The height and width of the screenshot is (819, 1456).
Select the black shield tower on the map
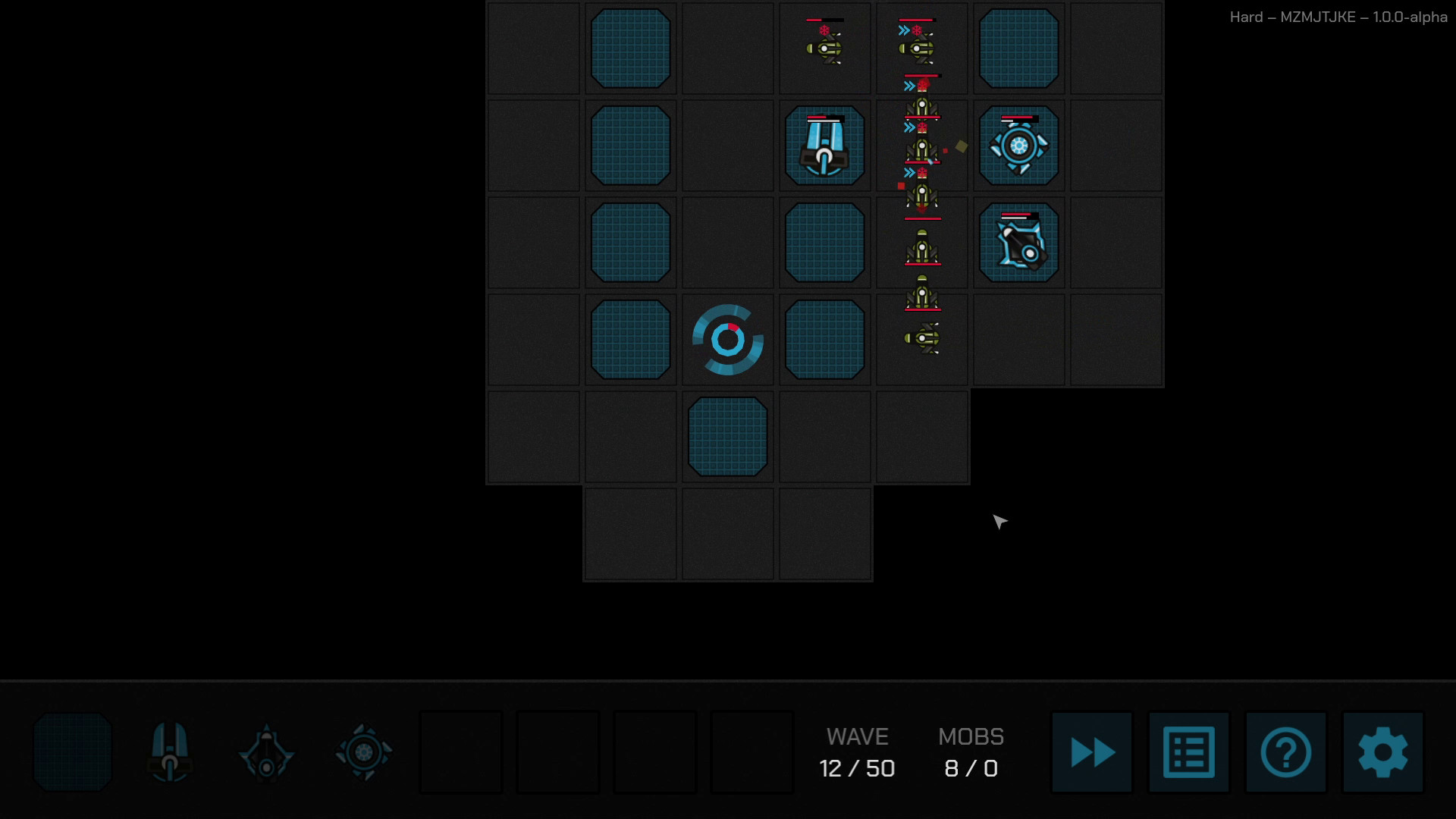tap(1018, 242)
